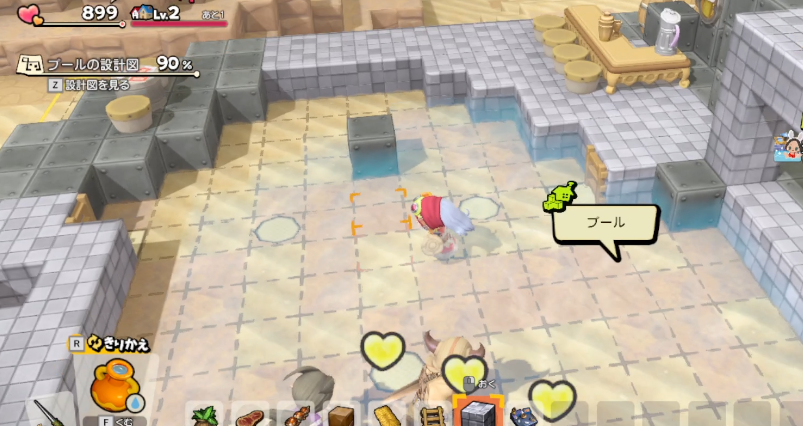Select the プール speech bubble label

[x=606, y=224]
